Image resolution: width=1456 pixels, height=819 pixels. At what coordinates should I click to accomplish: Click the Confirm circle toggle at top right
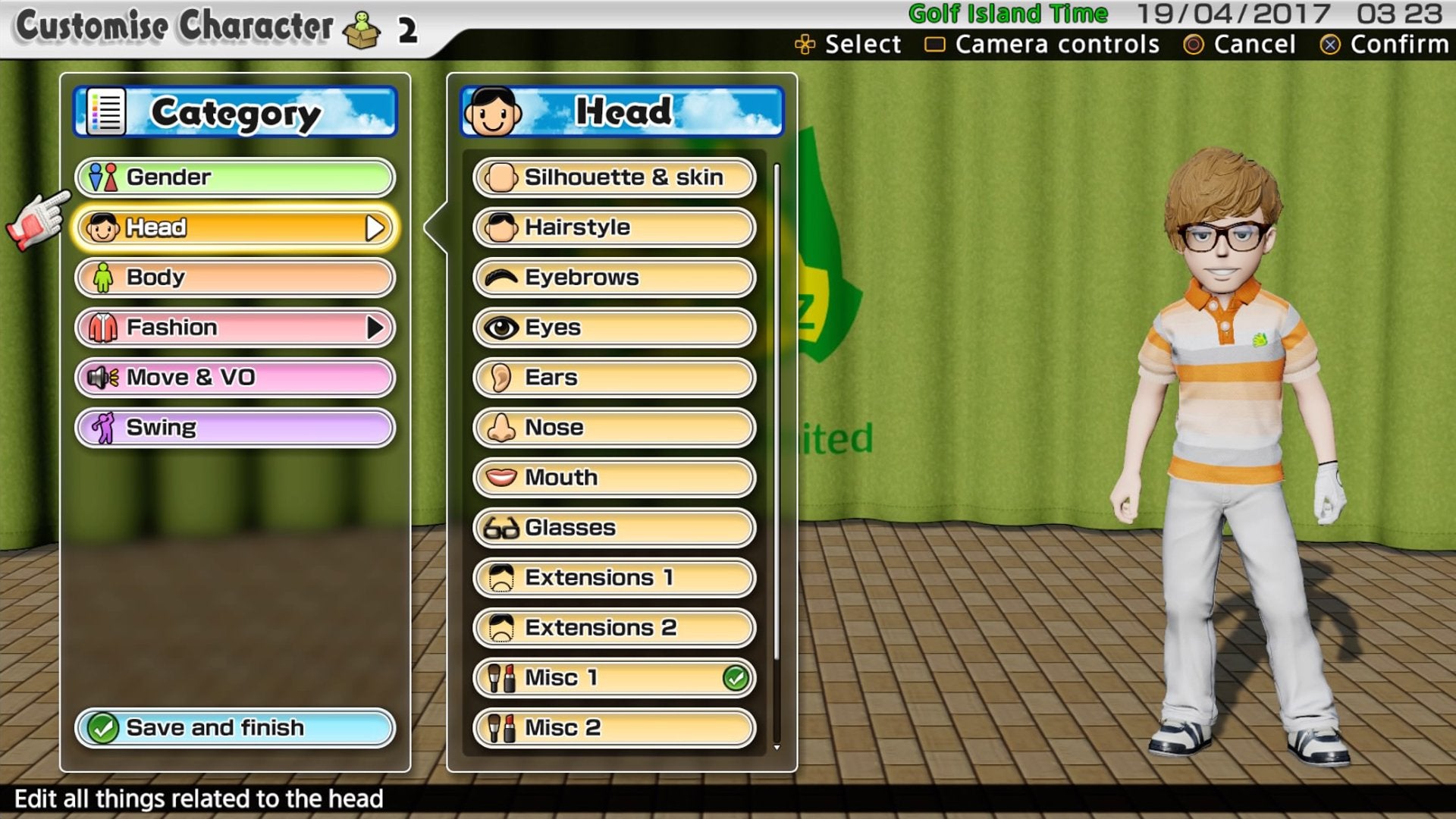click(x=1331, y=45)
